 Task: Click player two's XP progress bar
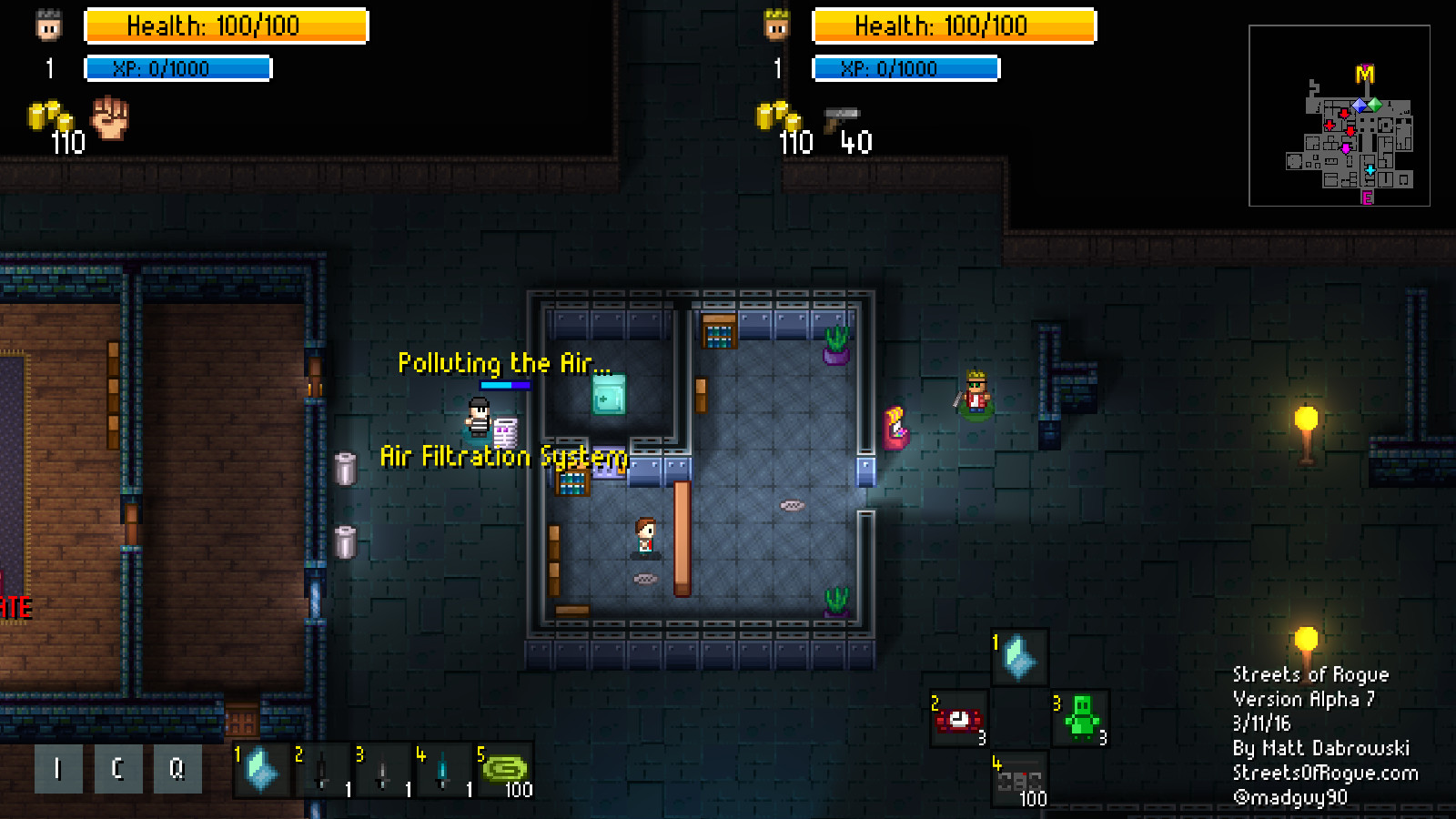tap(906, 67)
